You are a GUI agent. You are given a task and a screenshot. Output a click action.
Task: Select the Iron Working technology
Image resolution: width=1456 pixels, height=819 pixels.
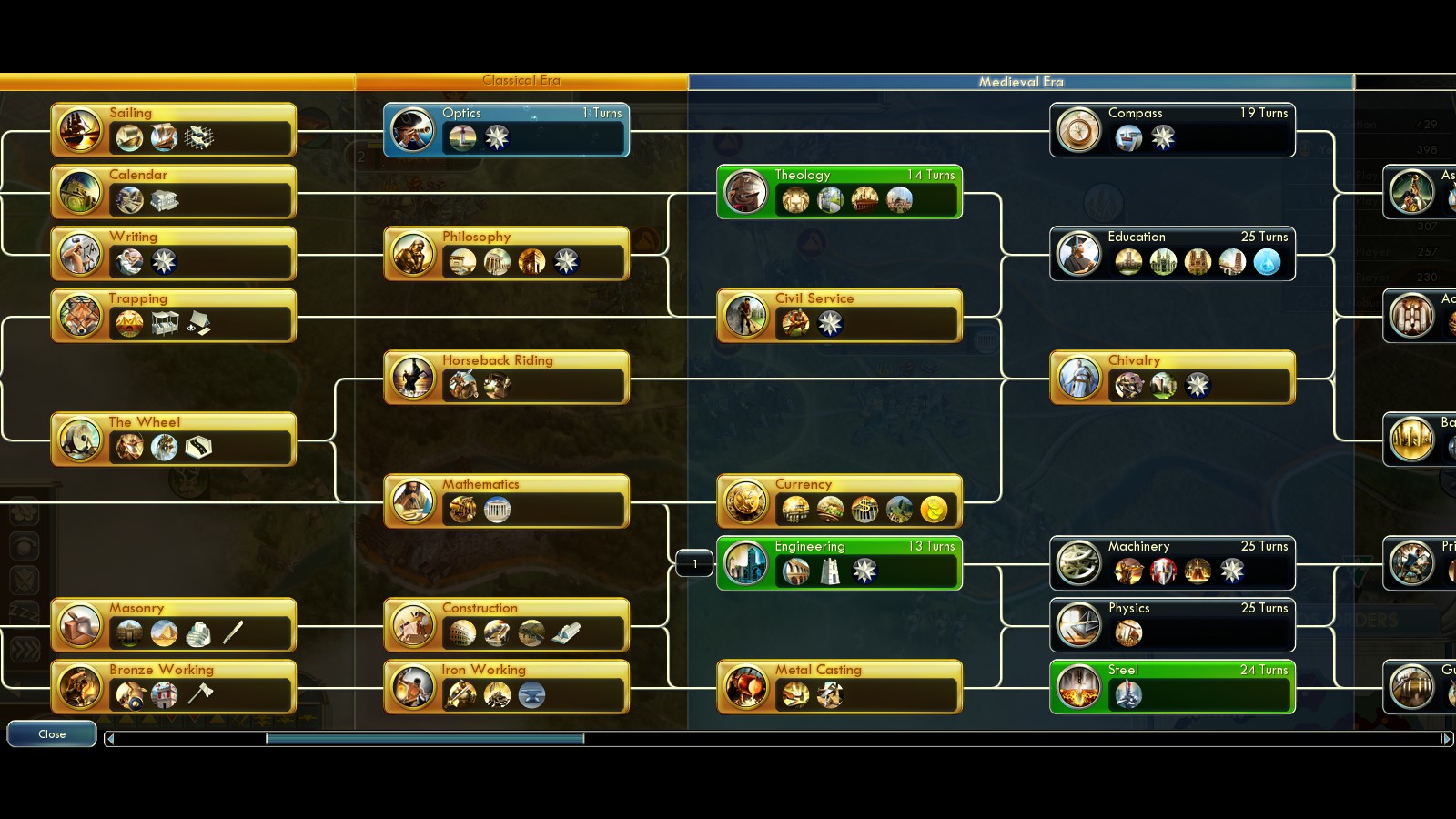pyautogui.click(x=506, y=687)
